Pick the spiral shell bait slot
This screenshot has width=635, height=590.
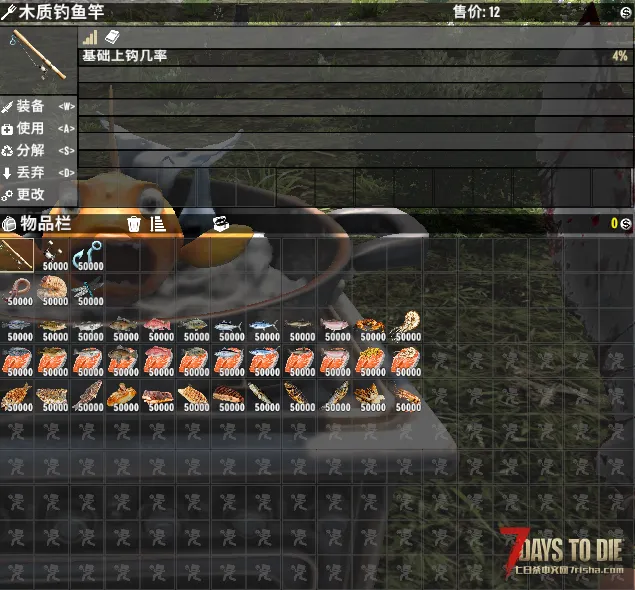[53, 291]
